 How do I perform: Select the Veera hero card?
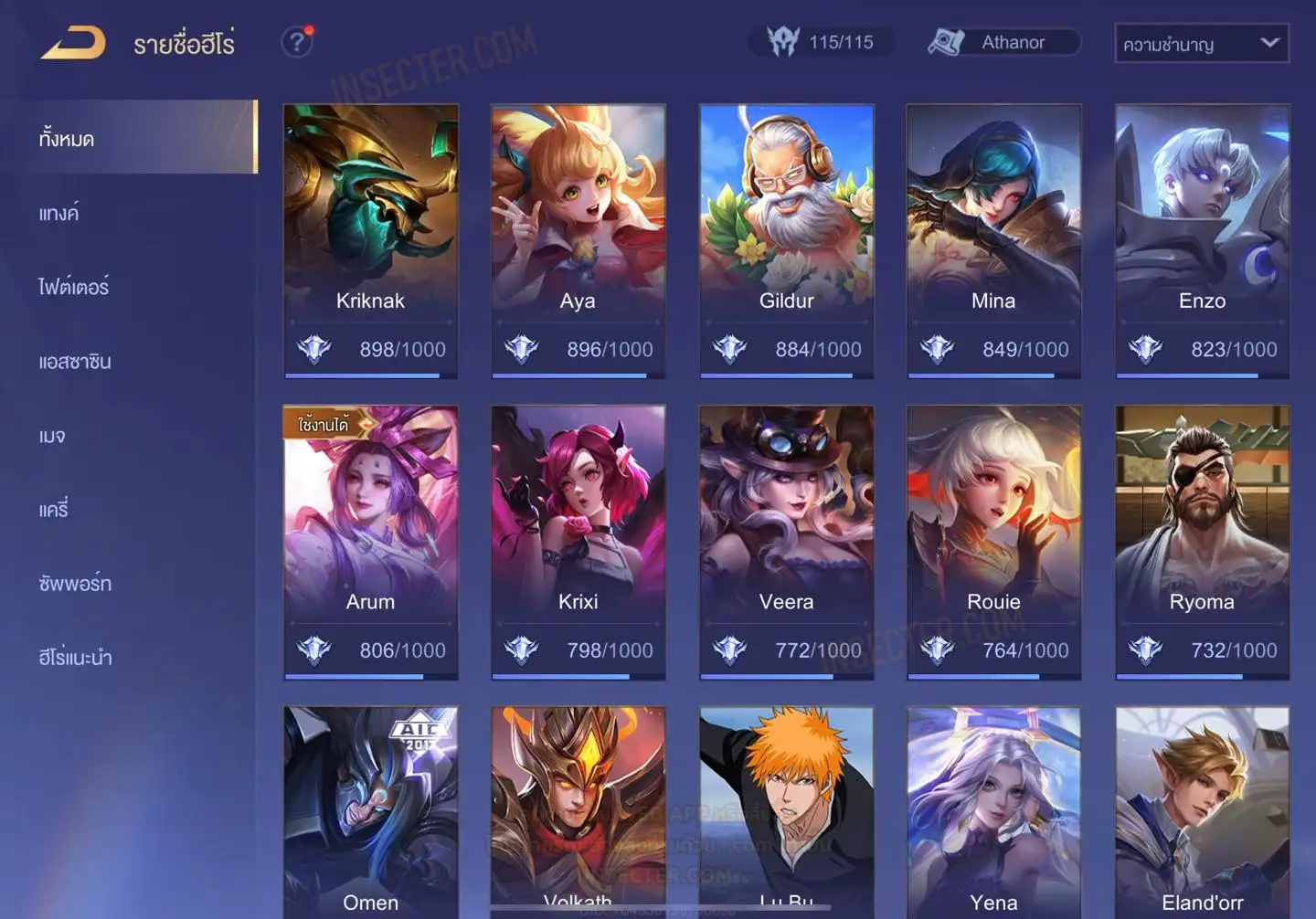pos(786,541)
